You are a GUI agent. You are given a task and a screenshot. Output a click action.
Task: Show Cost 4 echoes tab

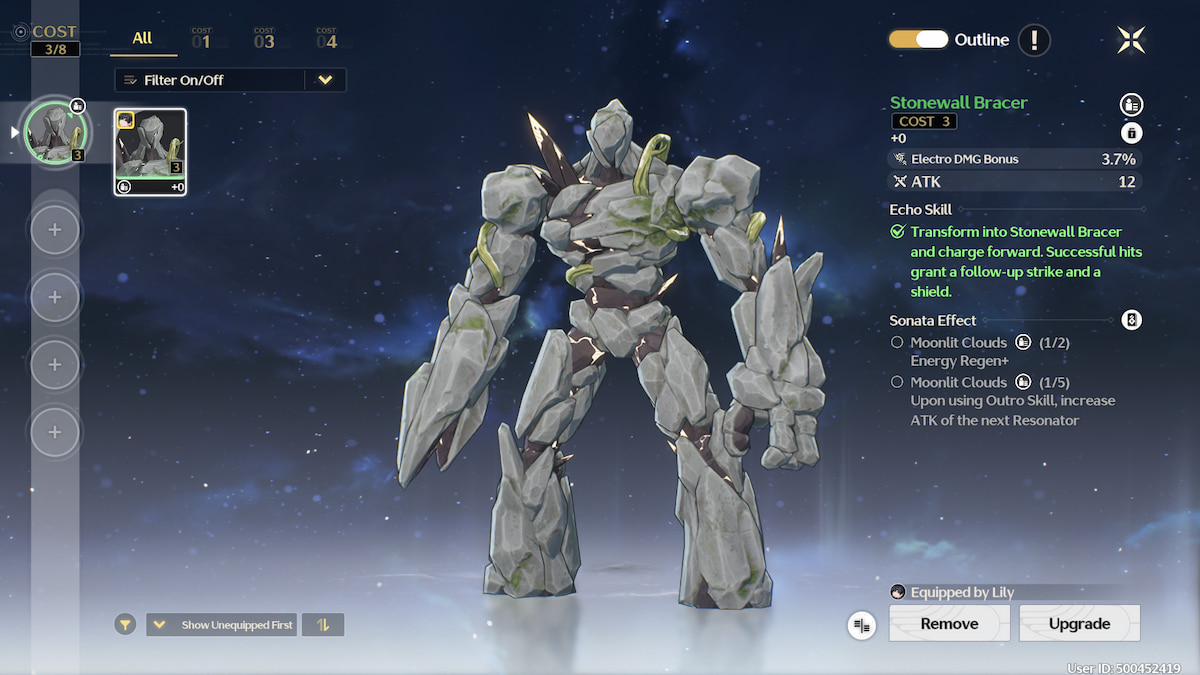pos(326,40)
